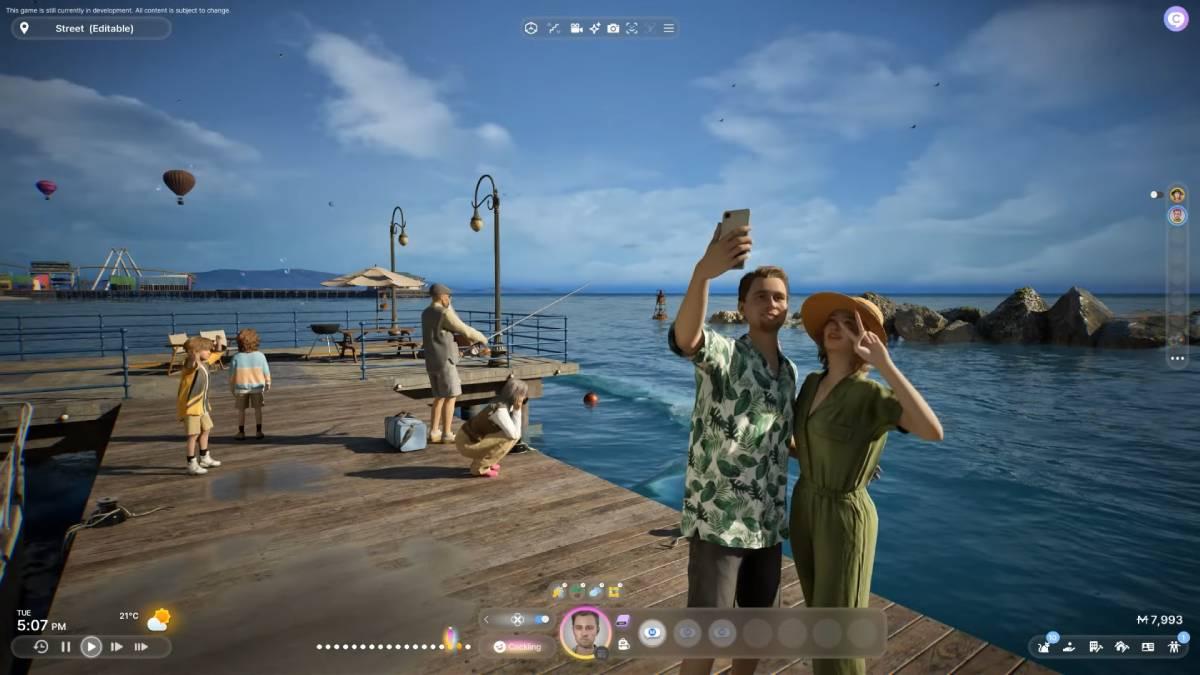Screen dimensions: 1200x675
Task: Take a photo with the camera icon
Action: click(x=613, y=28)
